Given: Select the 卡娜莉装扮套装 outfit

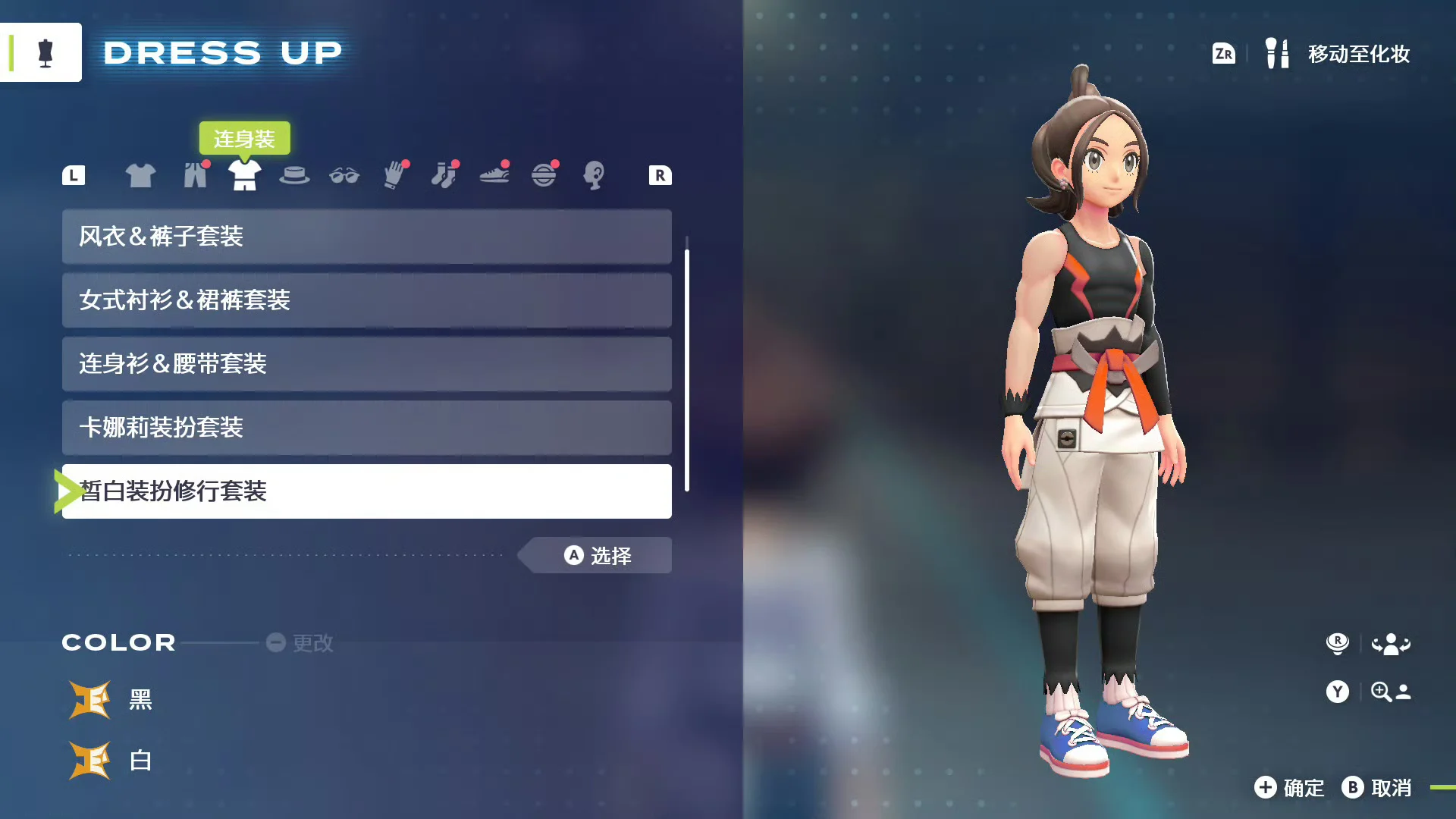Looking at the screenshot, I should click(x=366, y=428).
